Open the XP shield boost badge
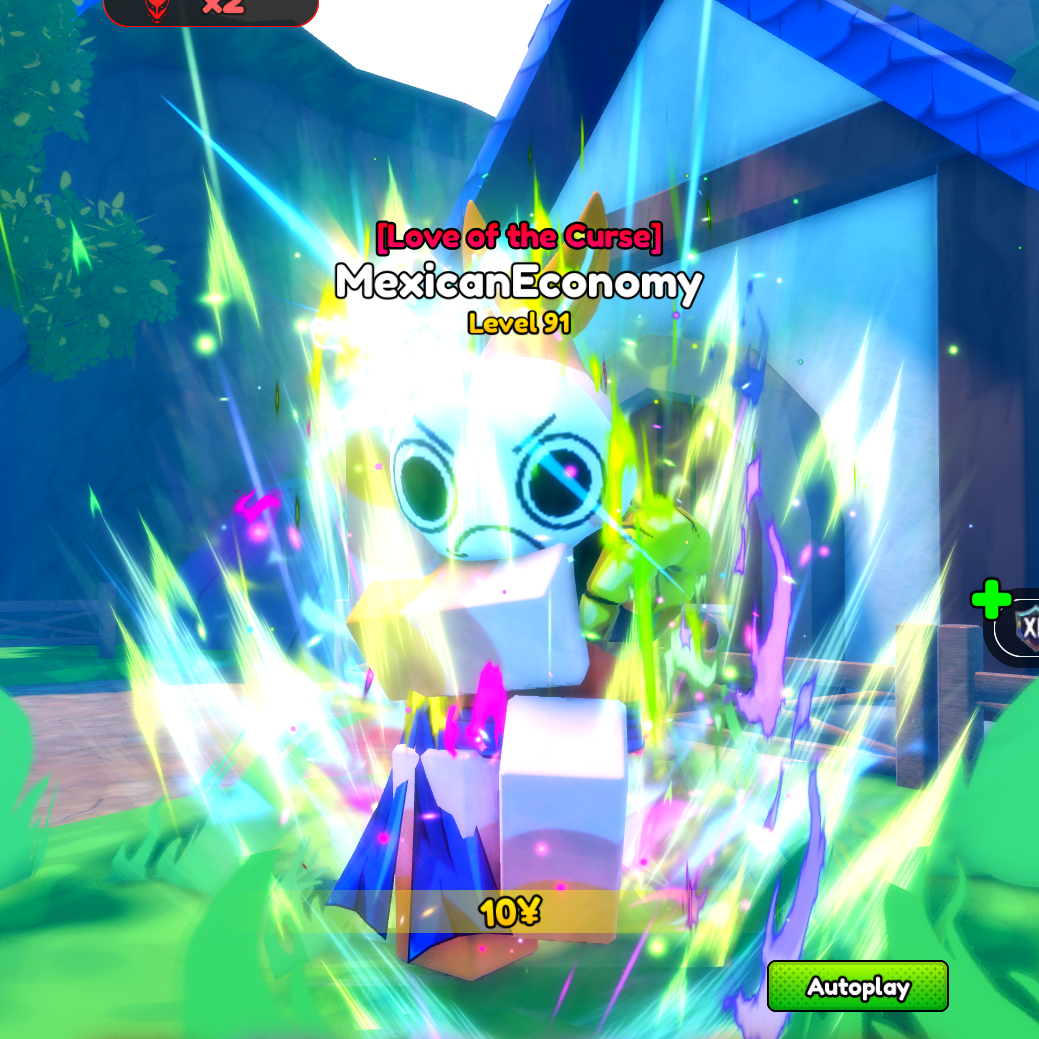Screen dimensions: 1039x1039 (x=1022, y=628)
